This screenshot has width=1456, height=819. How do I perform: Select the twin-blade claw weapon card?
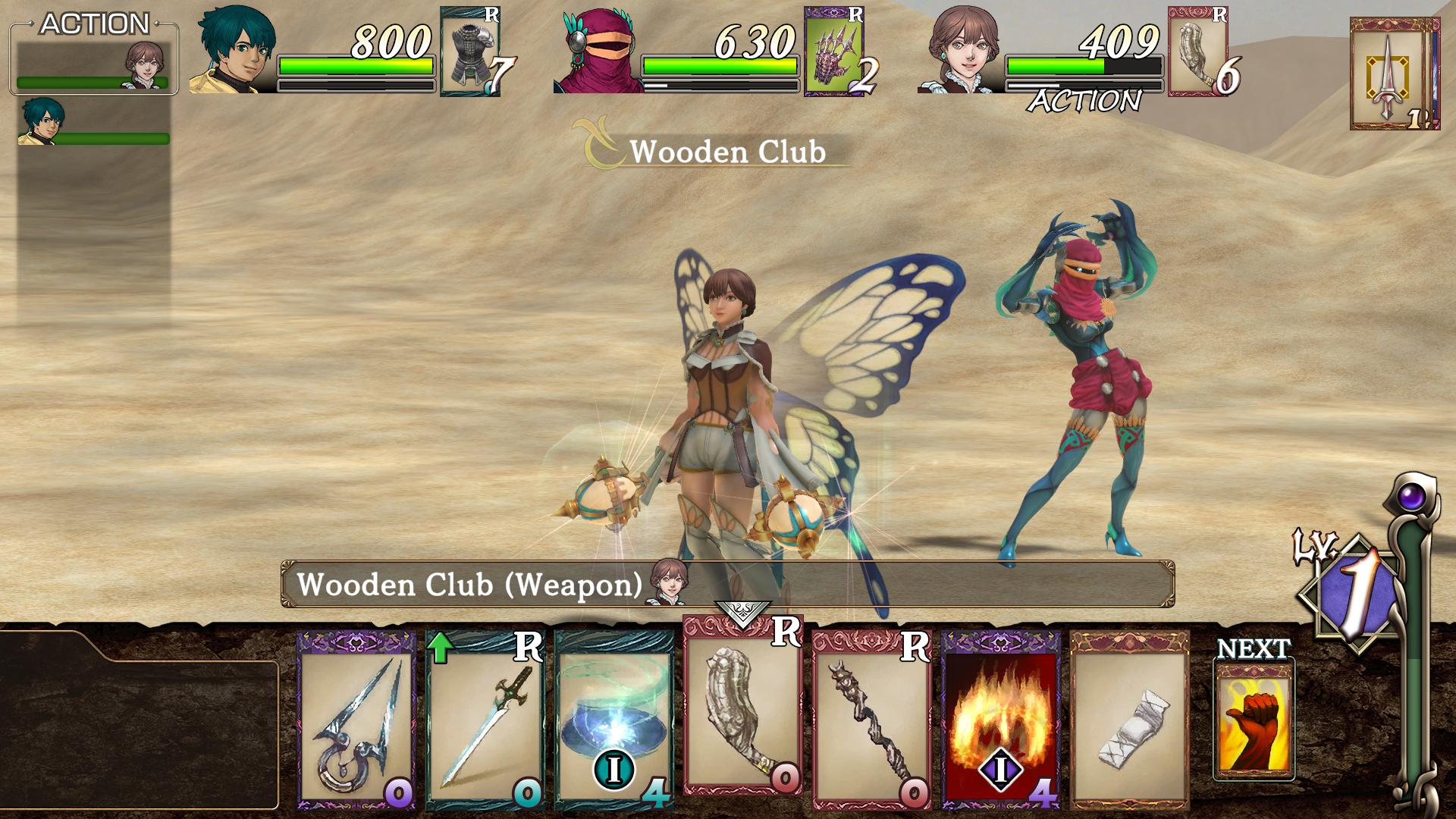[x=356, y=720]
